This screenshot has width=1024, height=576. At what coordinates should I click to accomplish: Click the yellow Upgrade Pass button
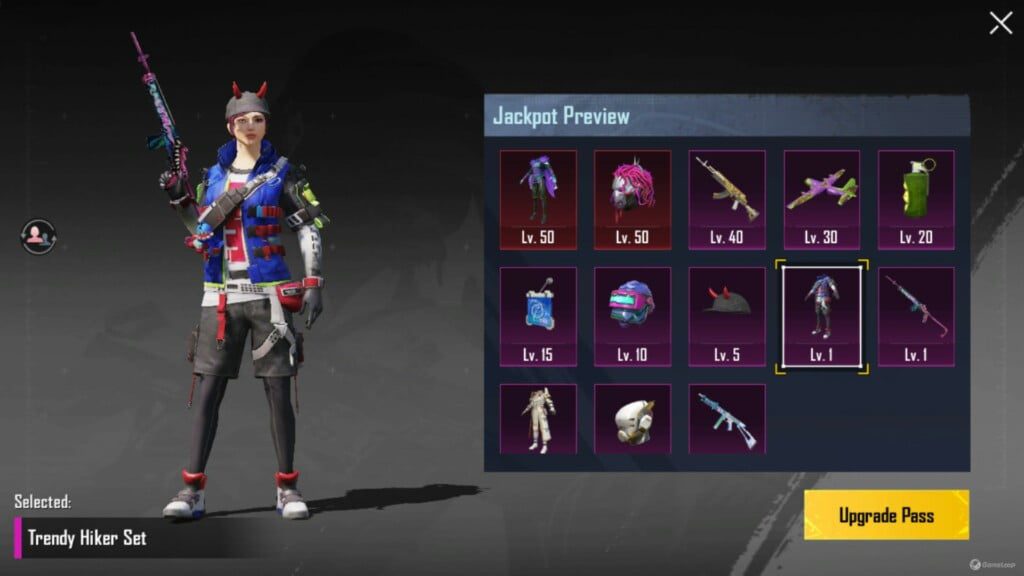coord(886,515)
